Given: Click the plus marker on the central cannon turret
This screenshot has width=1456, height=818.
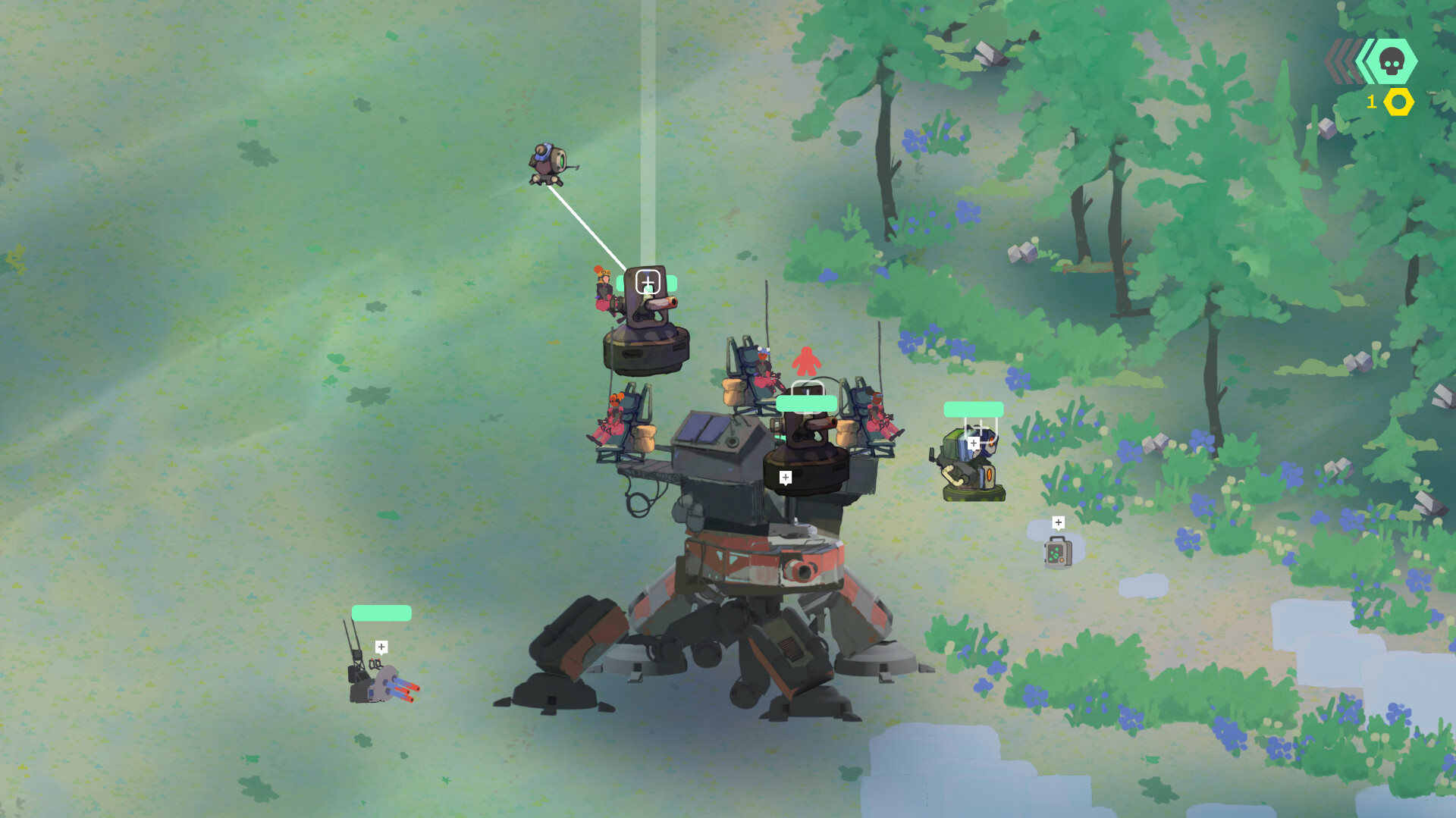Looking at the screenshot, I should (786, 477).
